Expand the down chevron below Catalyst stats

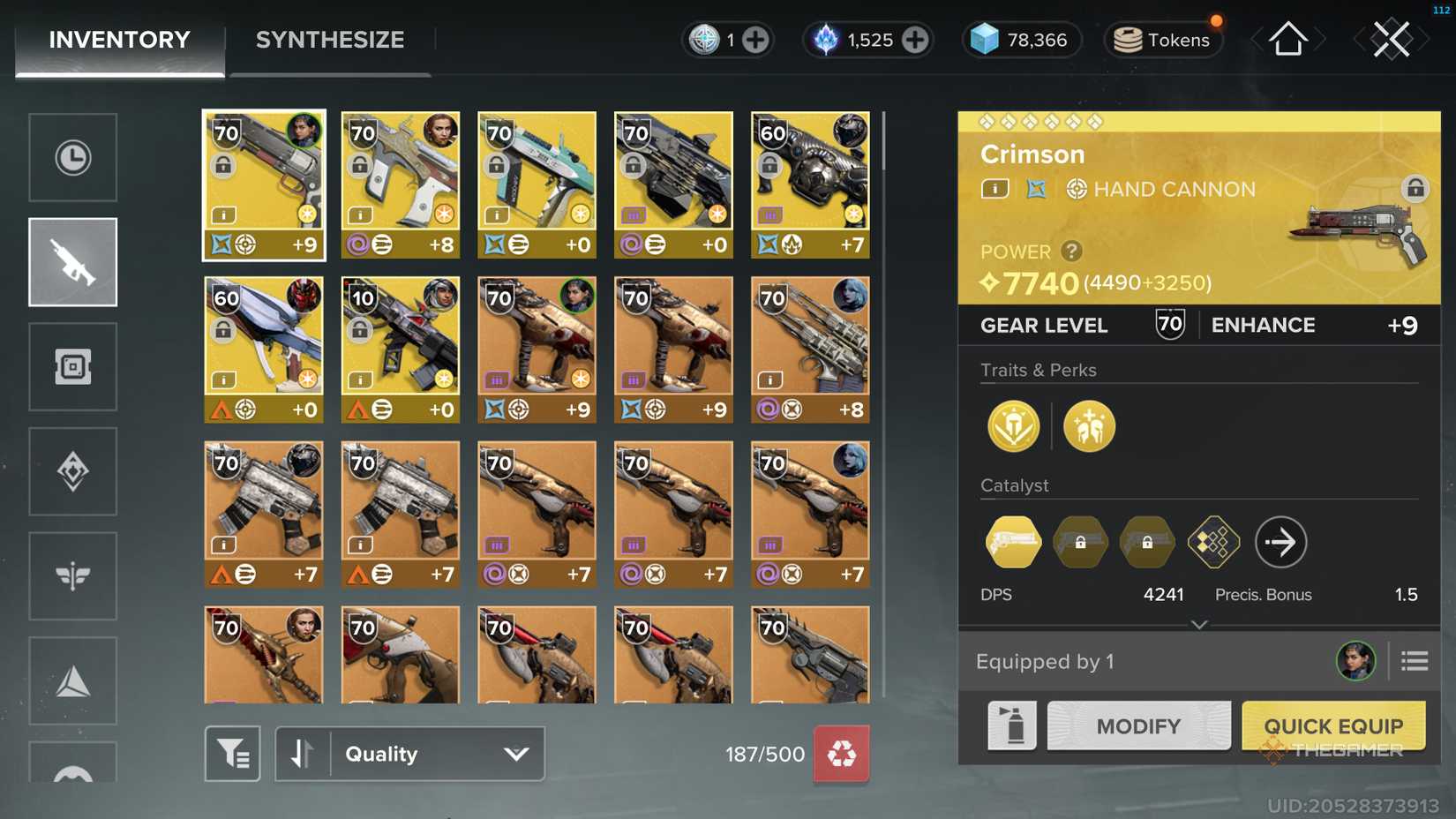[1198, 625]
